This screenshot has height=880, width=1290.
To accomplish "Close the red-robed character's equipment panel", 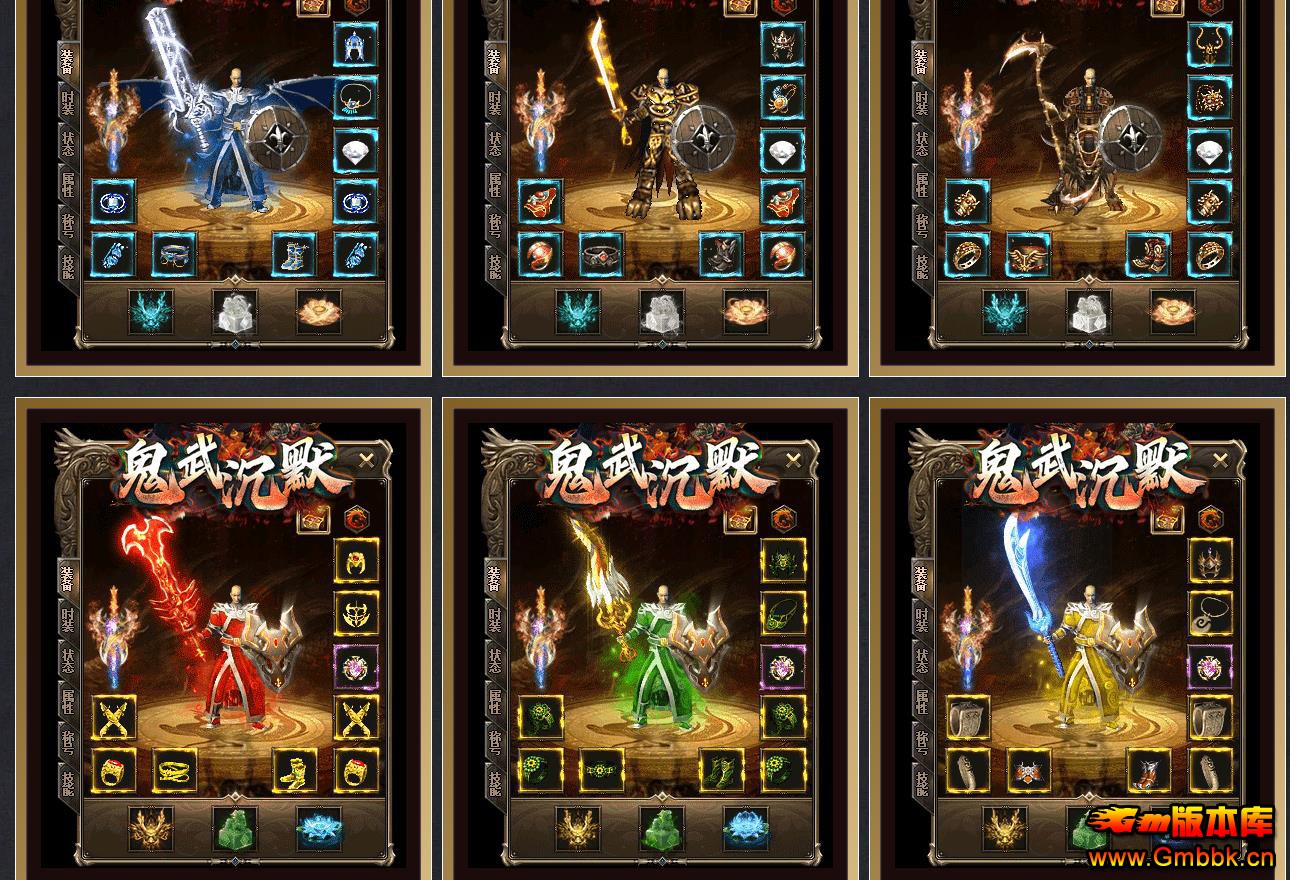I will pyautogui.click(x=366, y=460).
